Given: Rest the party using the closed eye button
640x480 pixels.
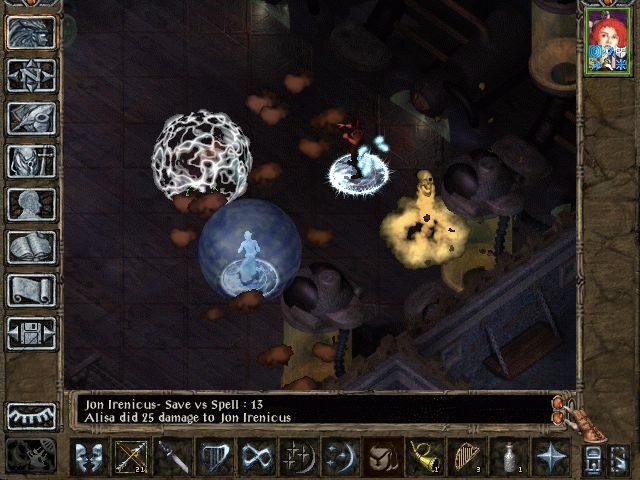Looking at the screenshot, I should click(32, 416).
